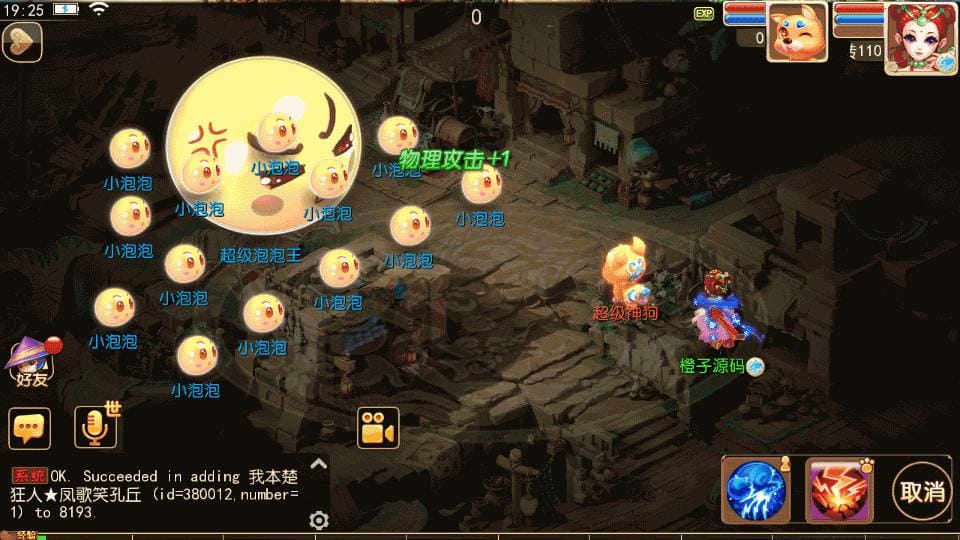Screen dimensions: 960x540
Task: Activate the red pet skill icon
Action: [x=839, y=490]
